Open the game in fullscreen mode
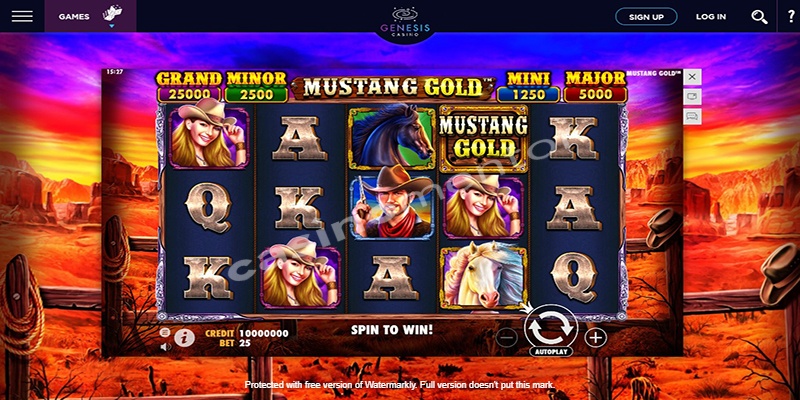This screenshot has height=400, width=800. pos(692,96)
